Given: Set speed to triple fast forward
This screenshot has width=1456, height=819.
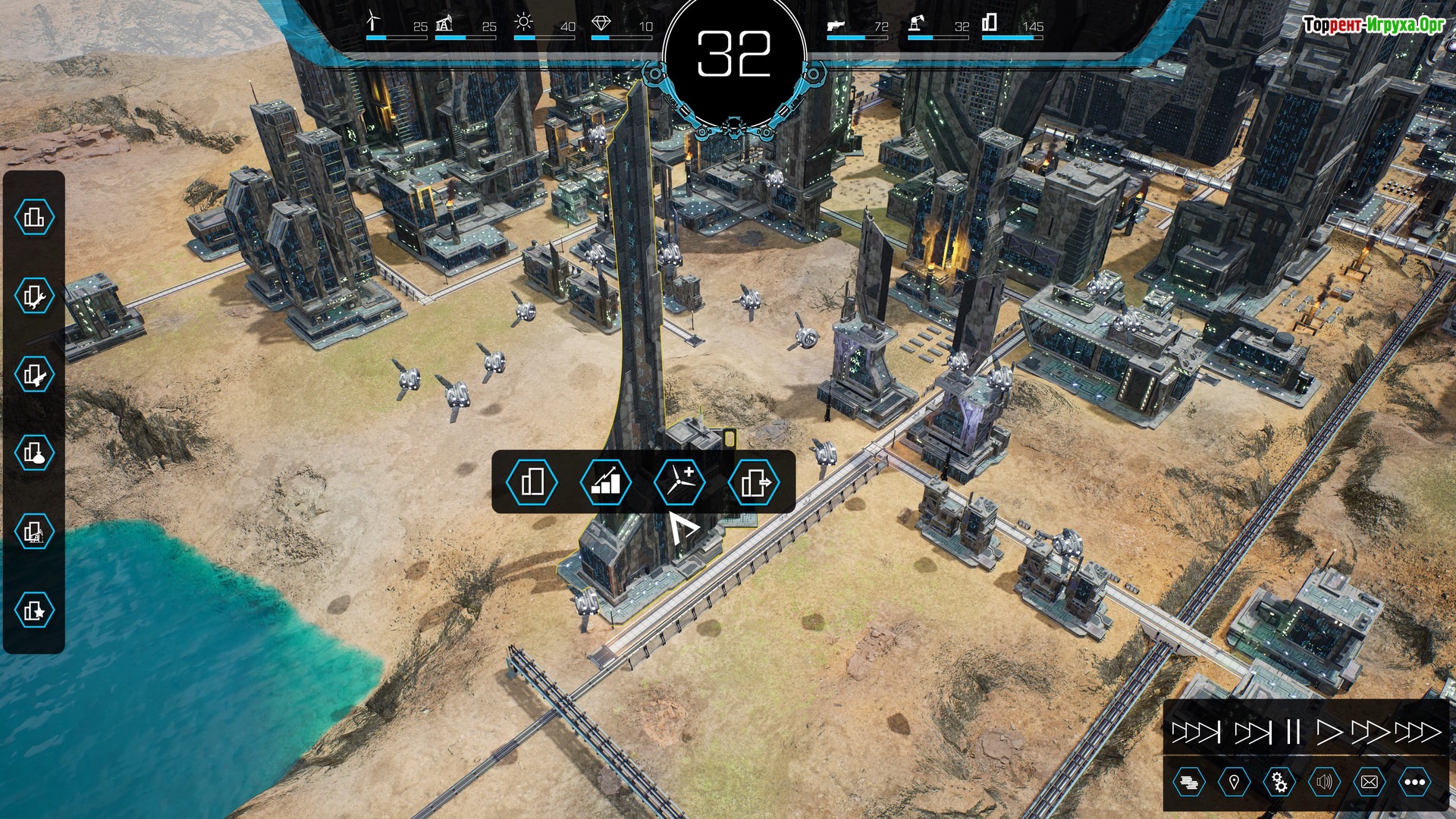Looking at the screenshot, I should point(1417,732).
